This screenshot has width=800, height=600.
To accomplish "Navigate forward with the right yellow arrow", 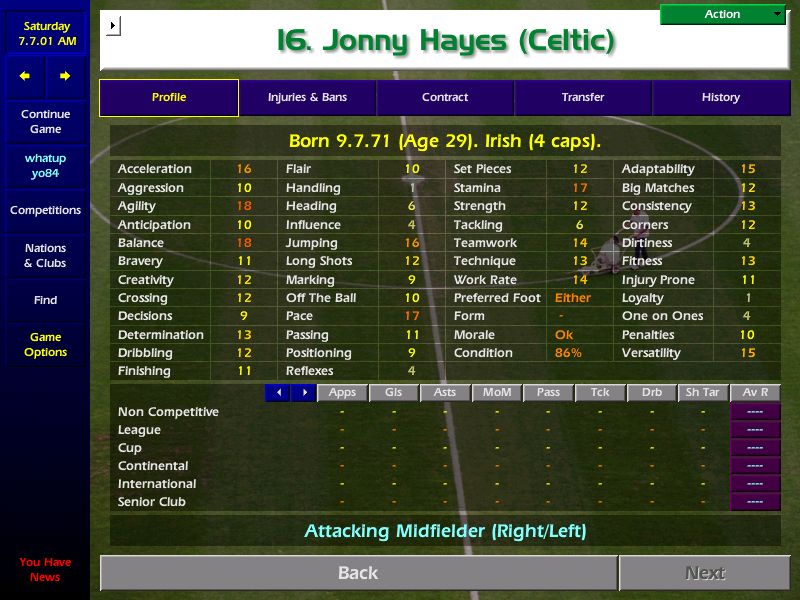I will pyautogui.click(x=65, y=76).
